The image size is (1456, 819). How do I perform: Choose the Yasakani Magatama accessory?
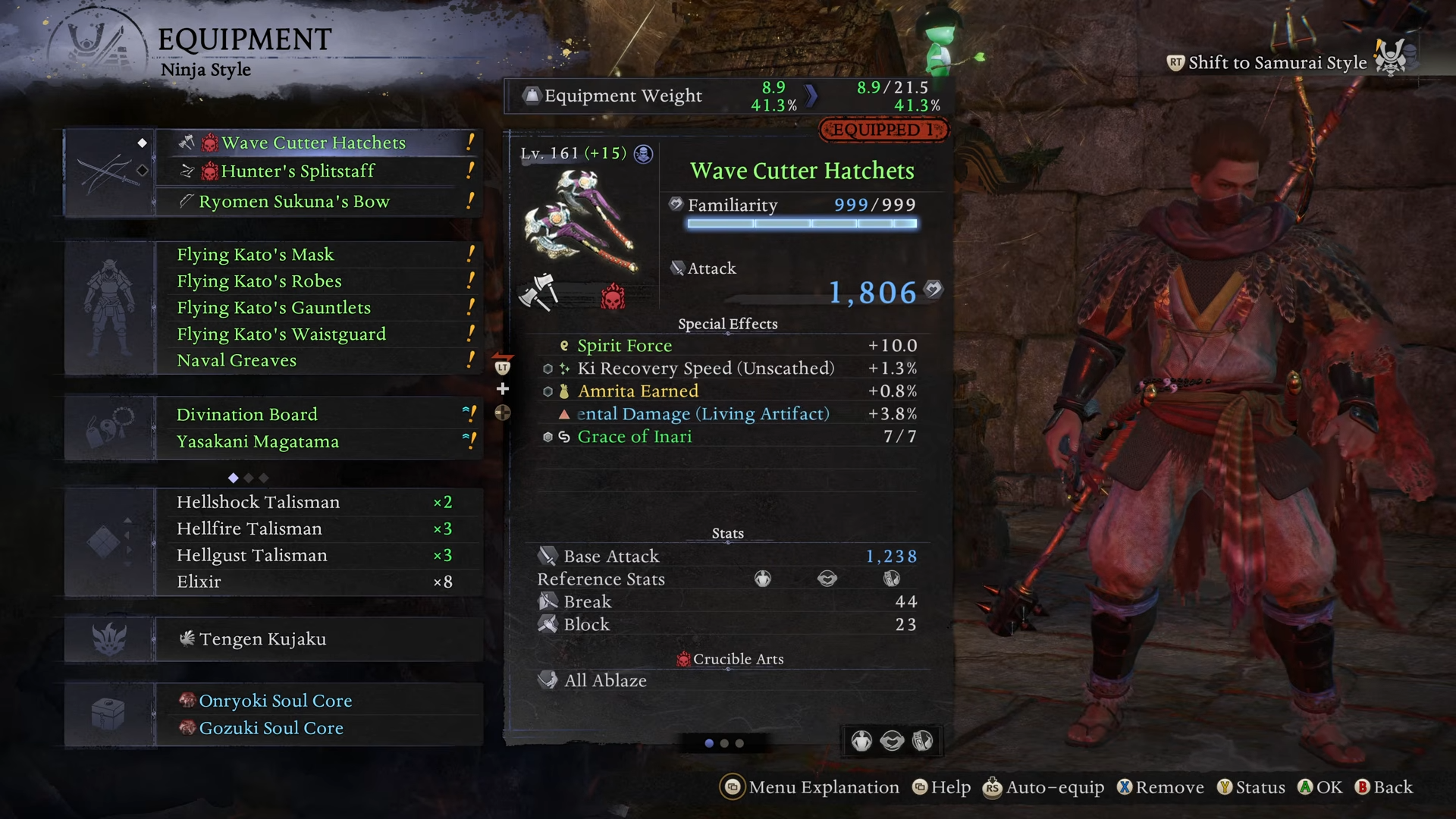coord(258,442)
